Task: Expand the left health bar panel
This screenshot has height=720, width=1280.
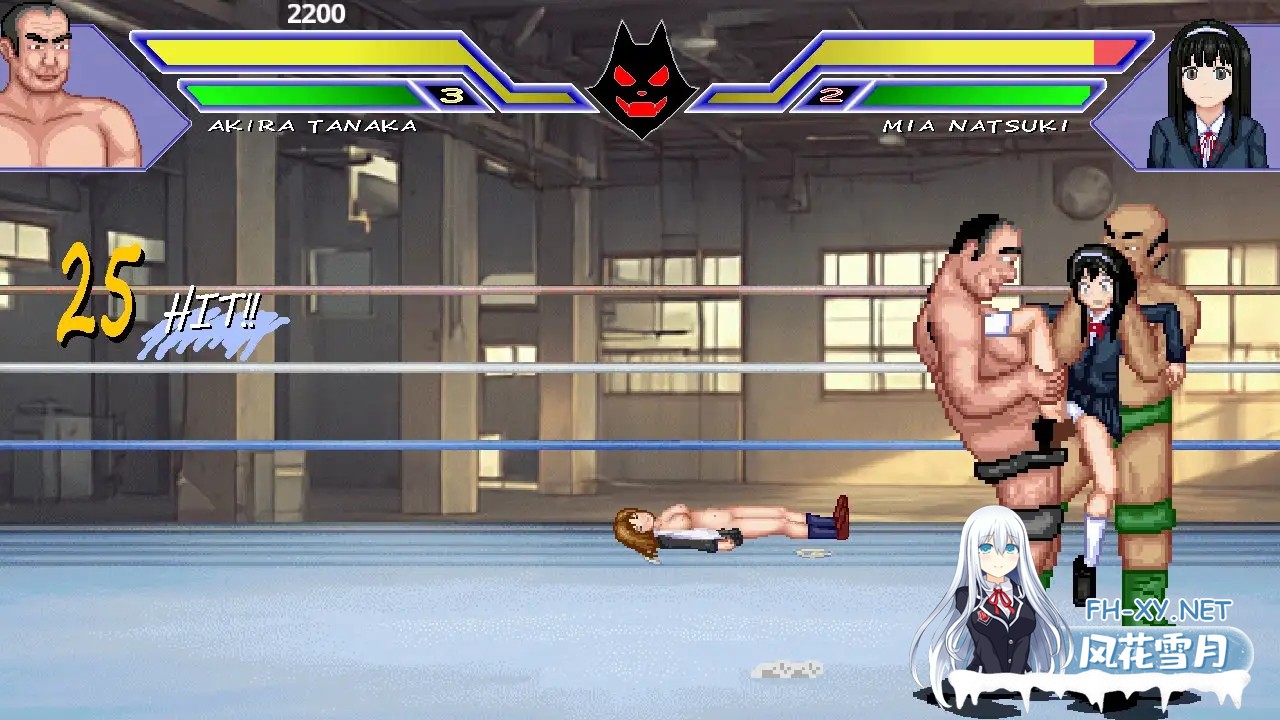Action: click(x=300, y=50)
